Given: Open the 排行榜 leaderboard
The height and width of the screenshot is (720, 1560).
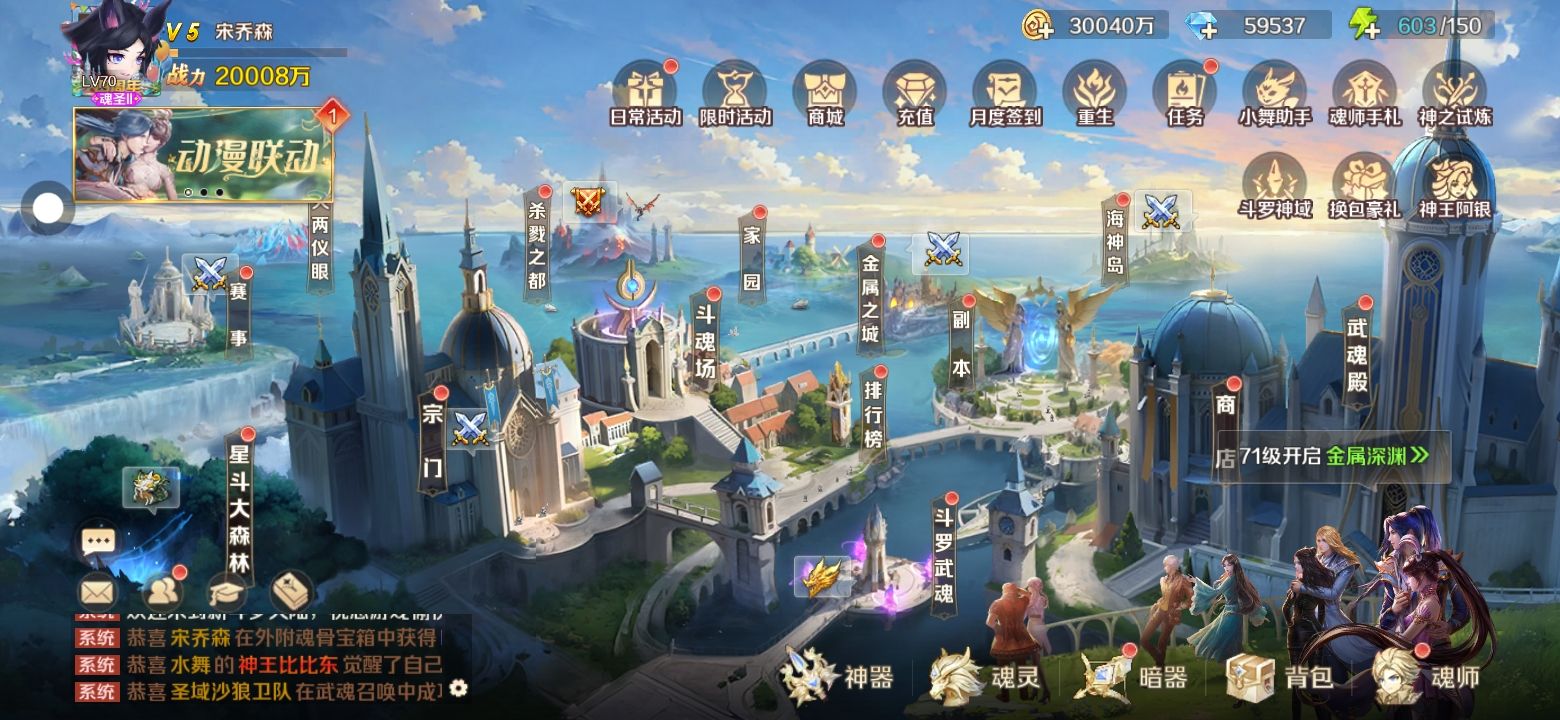Looking at the screenshot, I should tap(872, 410).
